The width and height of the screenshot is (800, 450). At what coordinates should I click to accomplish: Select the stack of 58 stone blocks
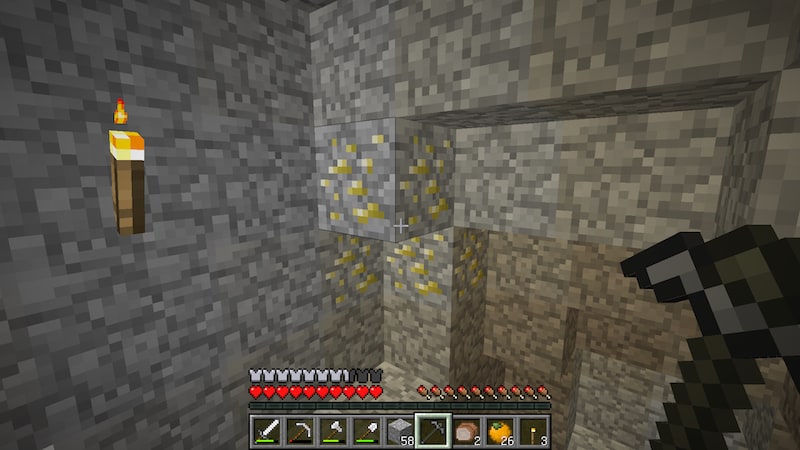pos(400,431)
